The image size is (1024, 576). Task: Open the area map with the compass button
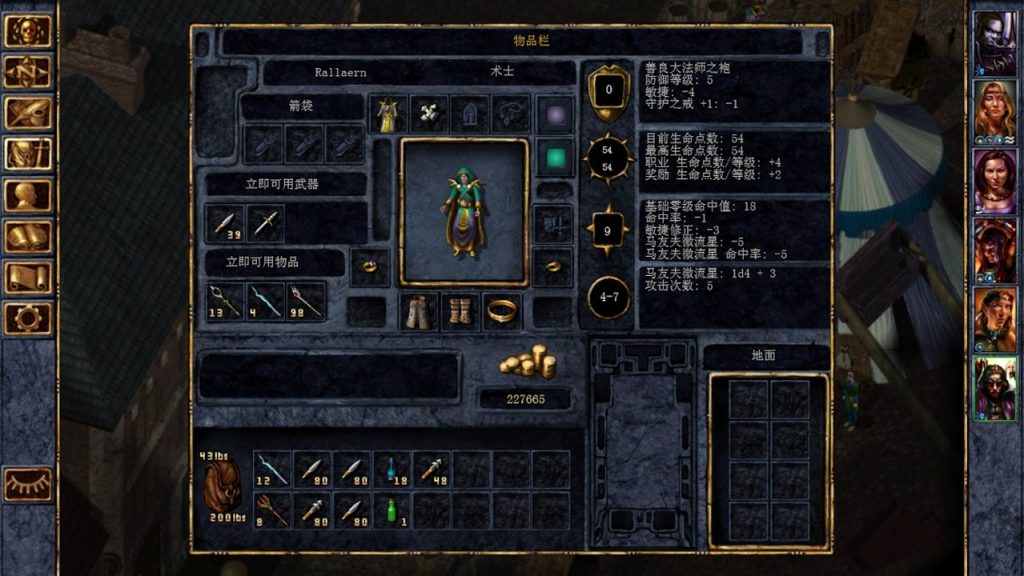click(x=28, y=72)
